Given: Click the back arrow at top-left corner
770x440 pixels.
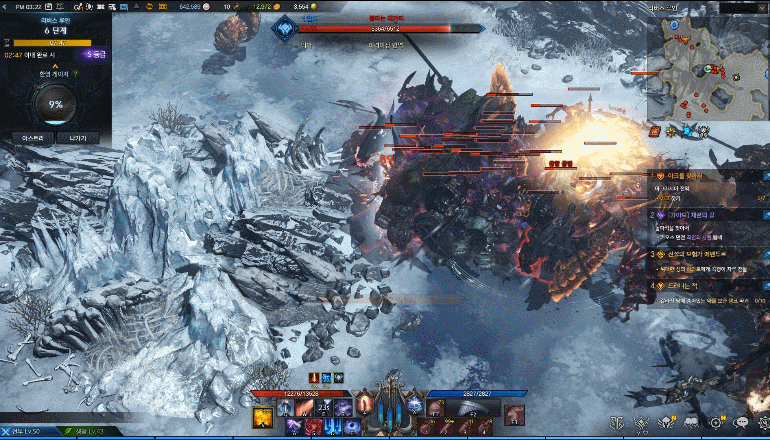Looking at the screenshot, I should [5, 7].
